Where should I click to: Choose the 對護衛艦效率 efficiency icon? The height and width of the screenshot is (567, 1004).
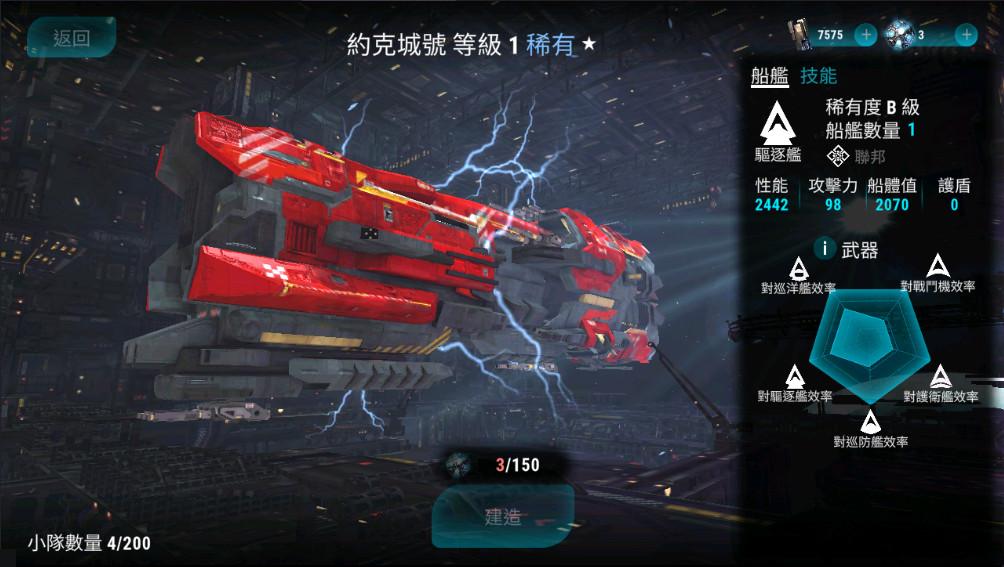(x=941, y=377)
